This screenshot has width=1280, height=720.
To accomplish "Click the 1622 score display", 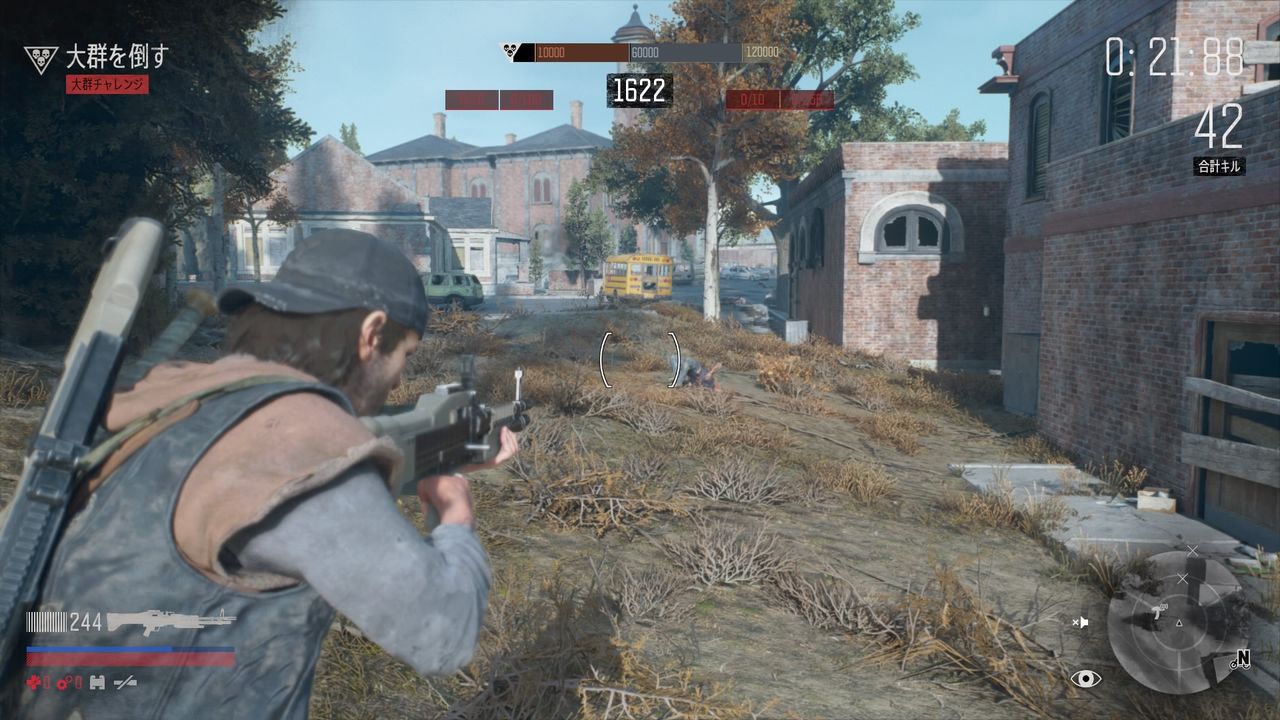I will click(x=641, y=88).
